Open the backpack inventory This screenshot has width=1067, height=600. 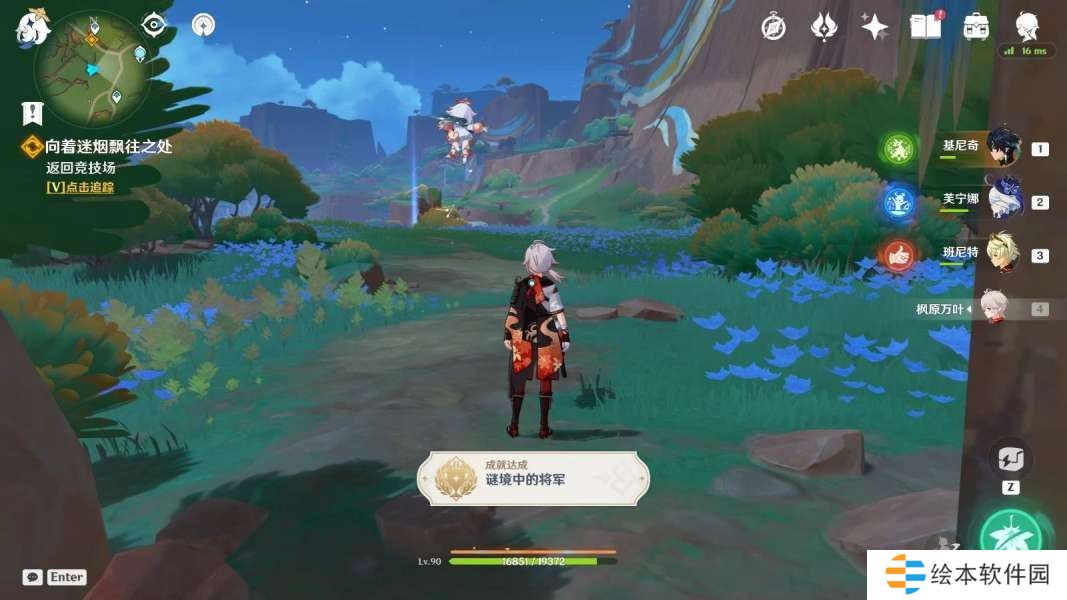pyautogui.click(x=976, y=27)
